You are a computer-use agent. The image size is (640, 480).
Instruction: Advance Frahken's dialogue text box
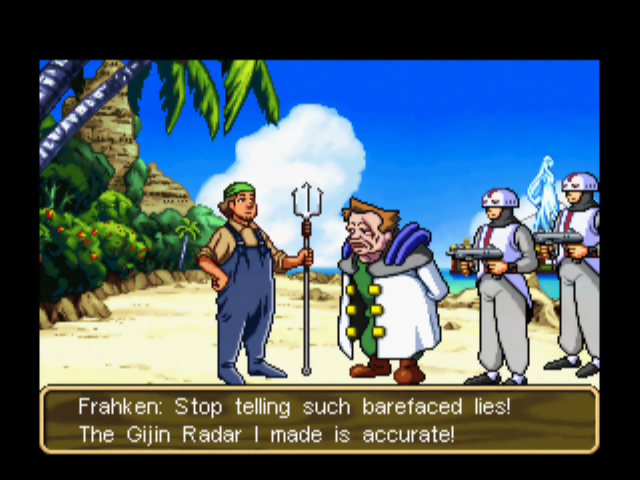(319, 420)
